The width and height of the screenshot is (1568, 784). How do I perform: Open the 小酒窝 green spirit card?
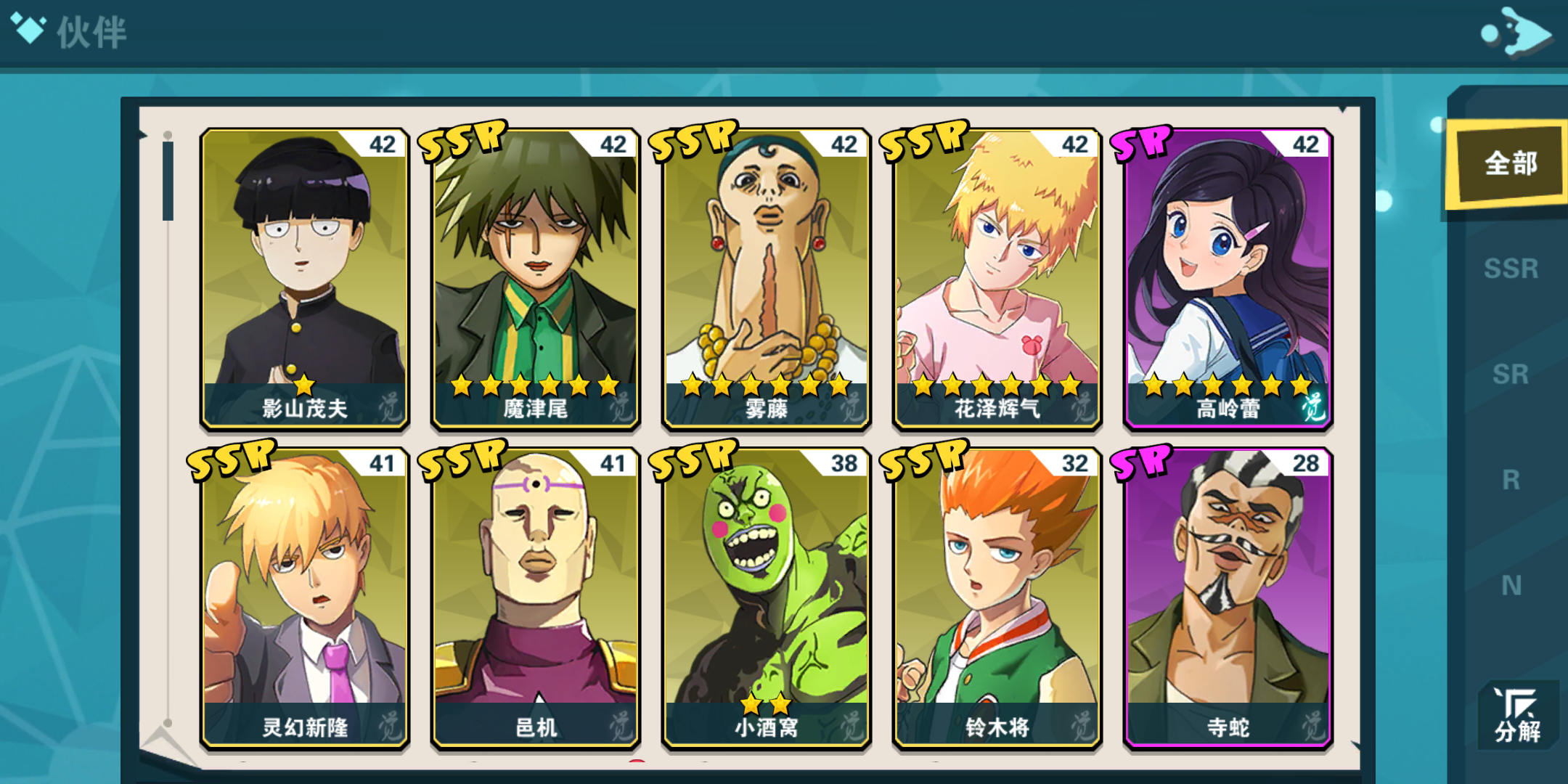[x=767, y=599]
